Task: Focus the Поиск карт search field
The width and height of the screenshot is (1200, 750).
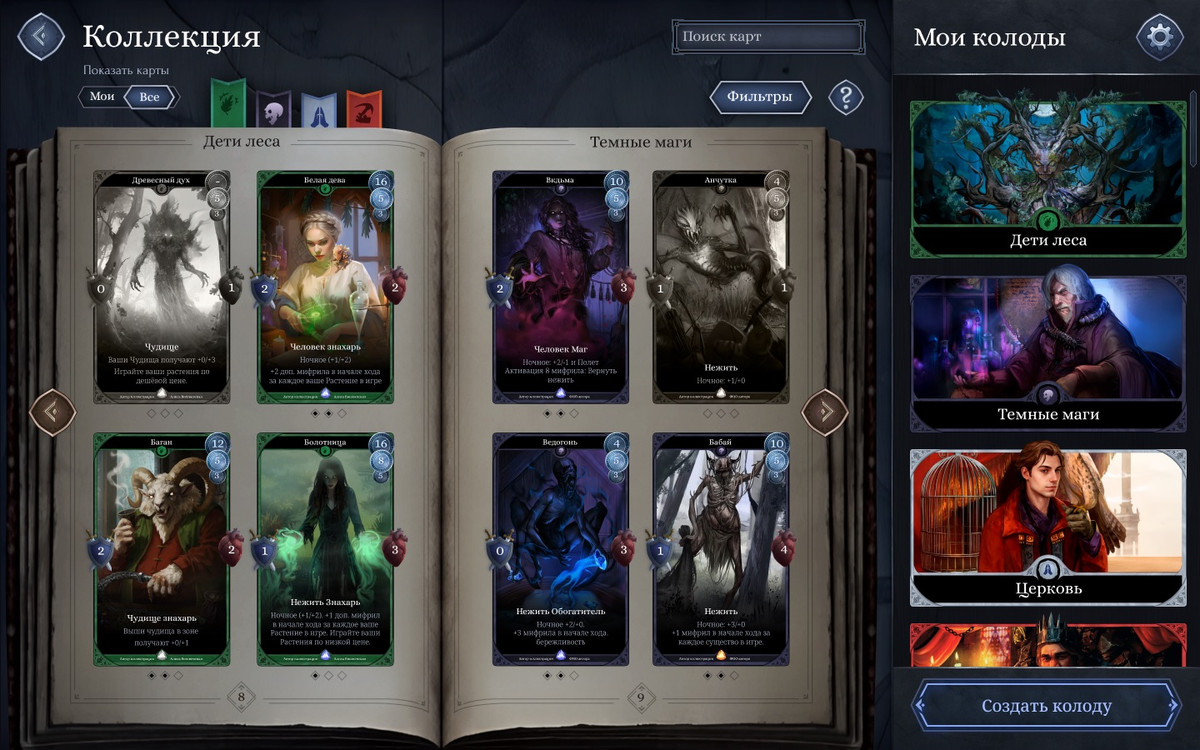Action: [768, 37]
